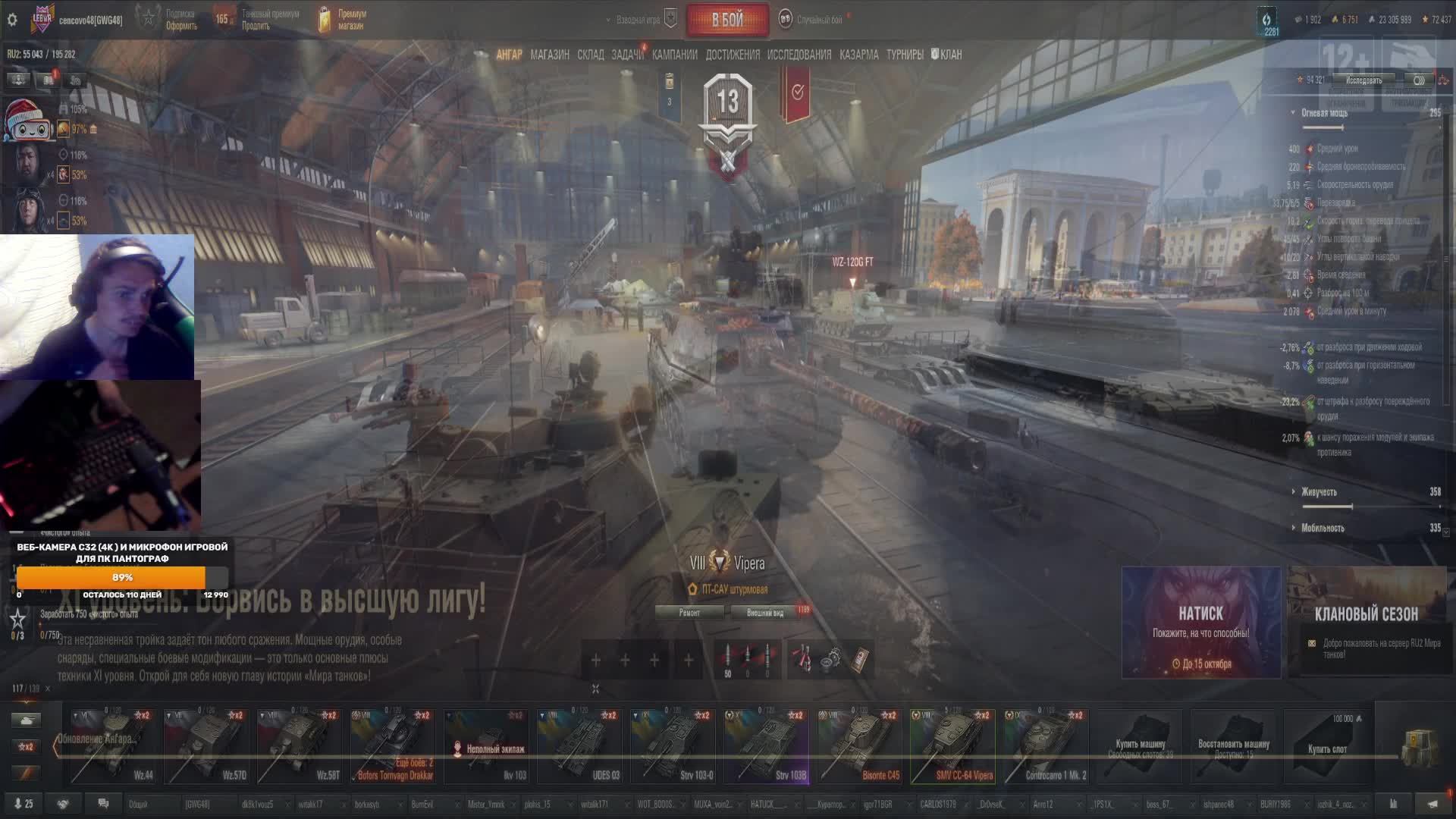
Task: Open the ИССЛЕДОВАНИЯ tech tree tab
Action: (x=799, y=55)
